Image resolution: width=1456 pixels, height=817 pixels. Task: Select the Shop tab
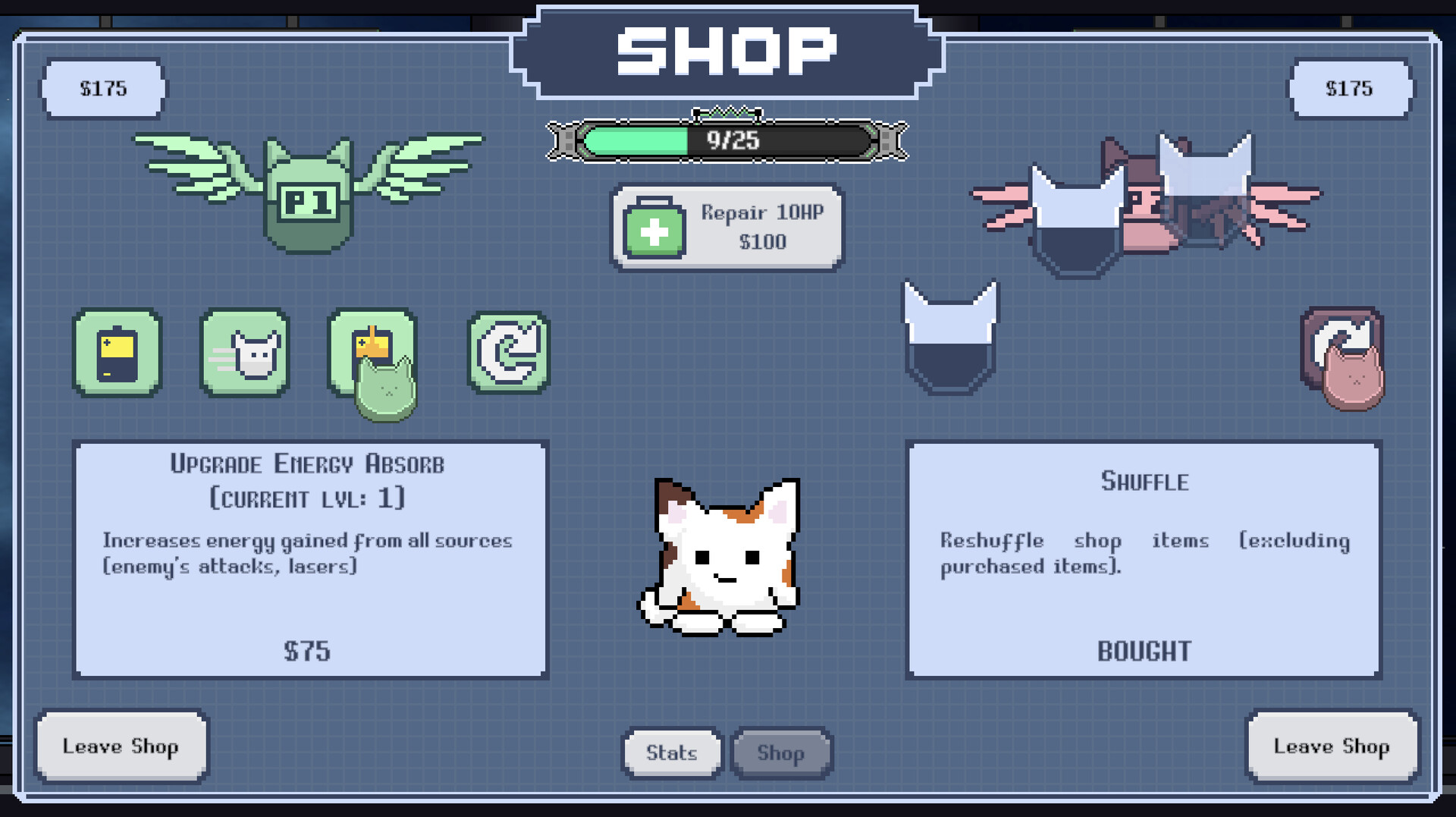781,753
